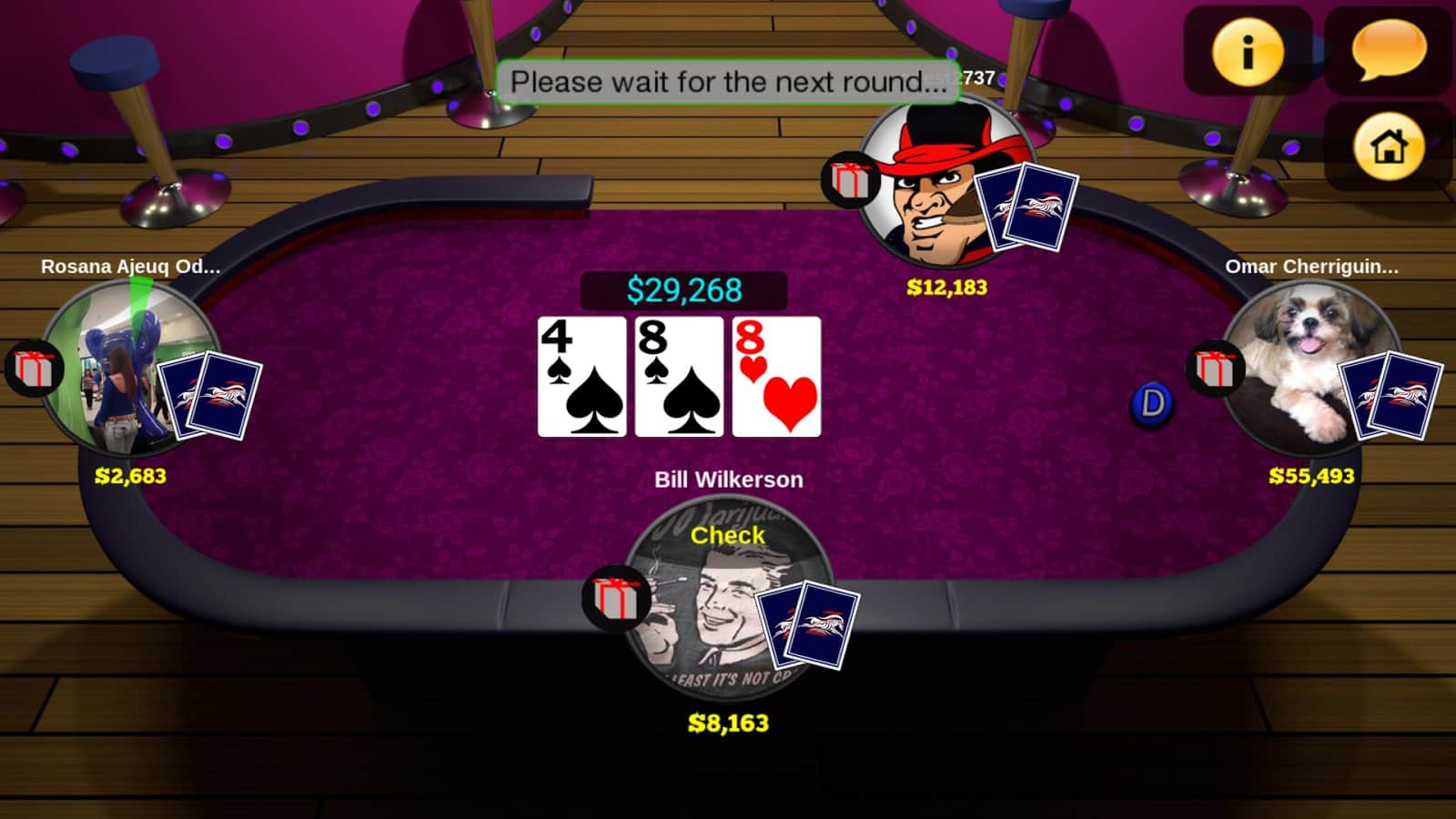The height and width of the screenshot is (819, 1456).
Task: Open the chat speech bubble
Action: click(1389, 50)
